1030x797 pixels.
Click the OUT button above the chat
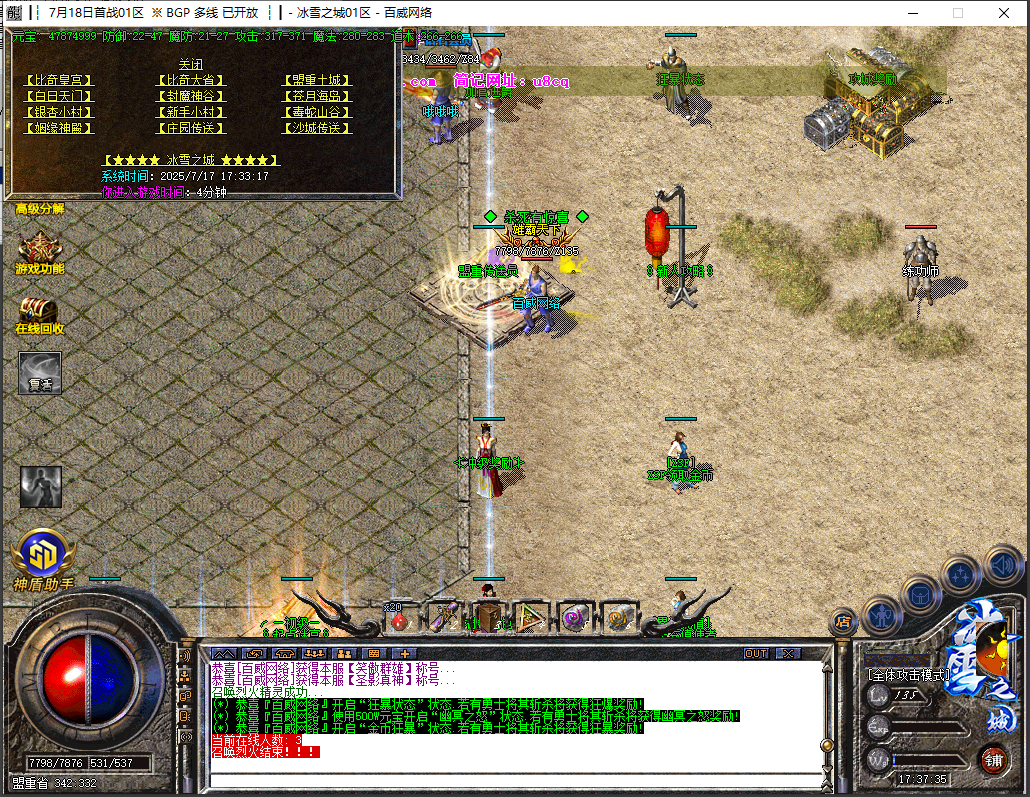point(756,653)
